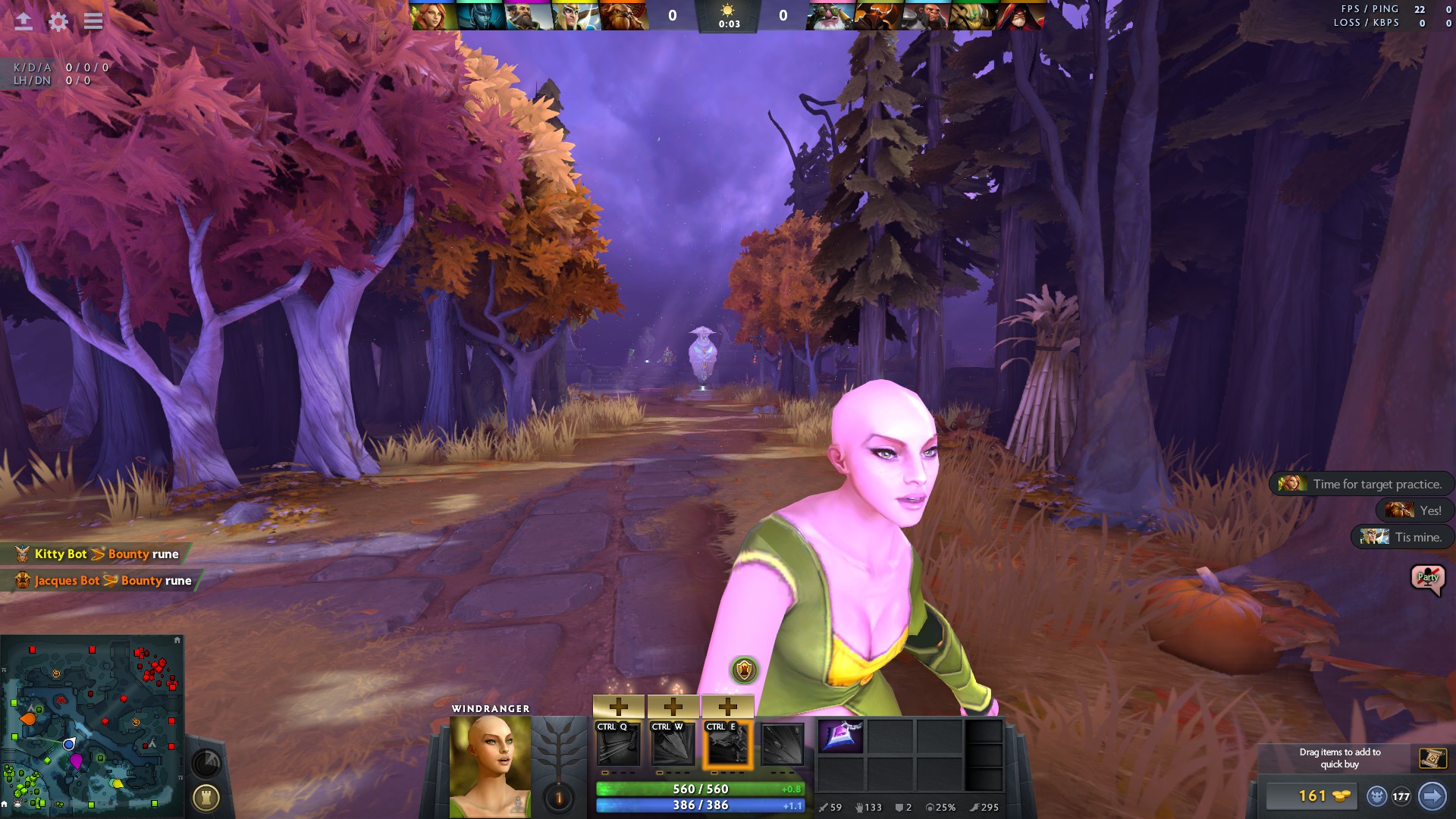Click the Town Portal Scroll quick buy slot
The width and height of the screenshot is (1456, 819).
(1432, 757)
